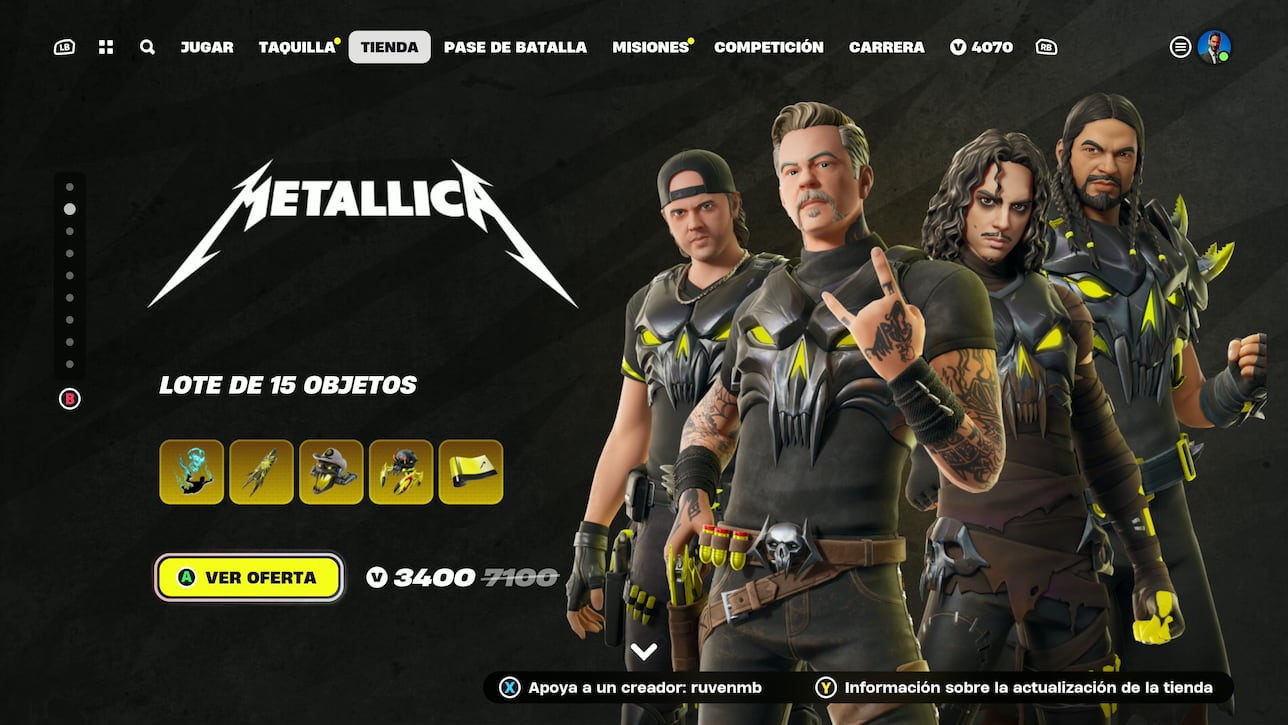The width and height of the screenshot is (1288, 725).
Task: Click the Y button icon for shop update info
Action: pos(827,687)
